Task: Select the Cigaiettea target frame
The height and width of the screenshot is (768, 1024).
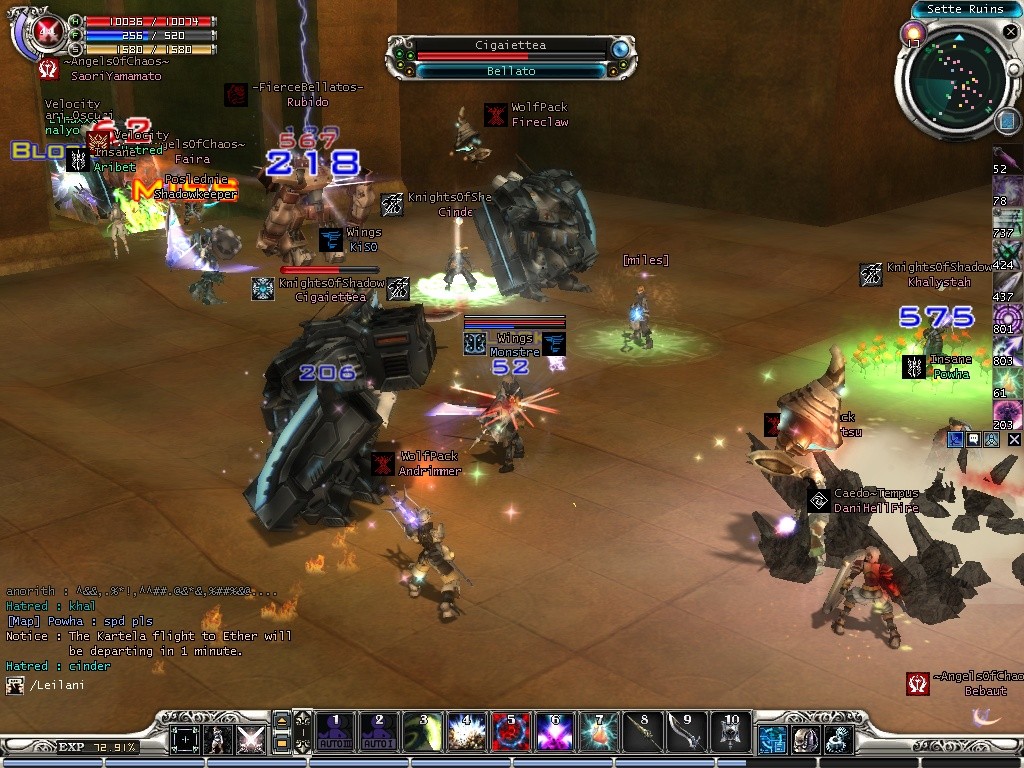Action: click(x=510, y=46)
